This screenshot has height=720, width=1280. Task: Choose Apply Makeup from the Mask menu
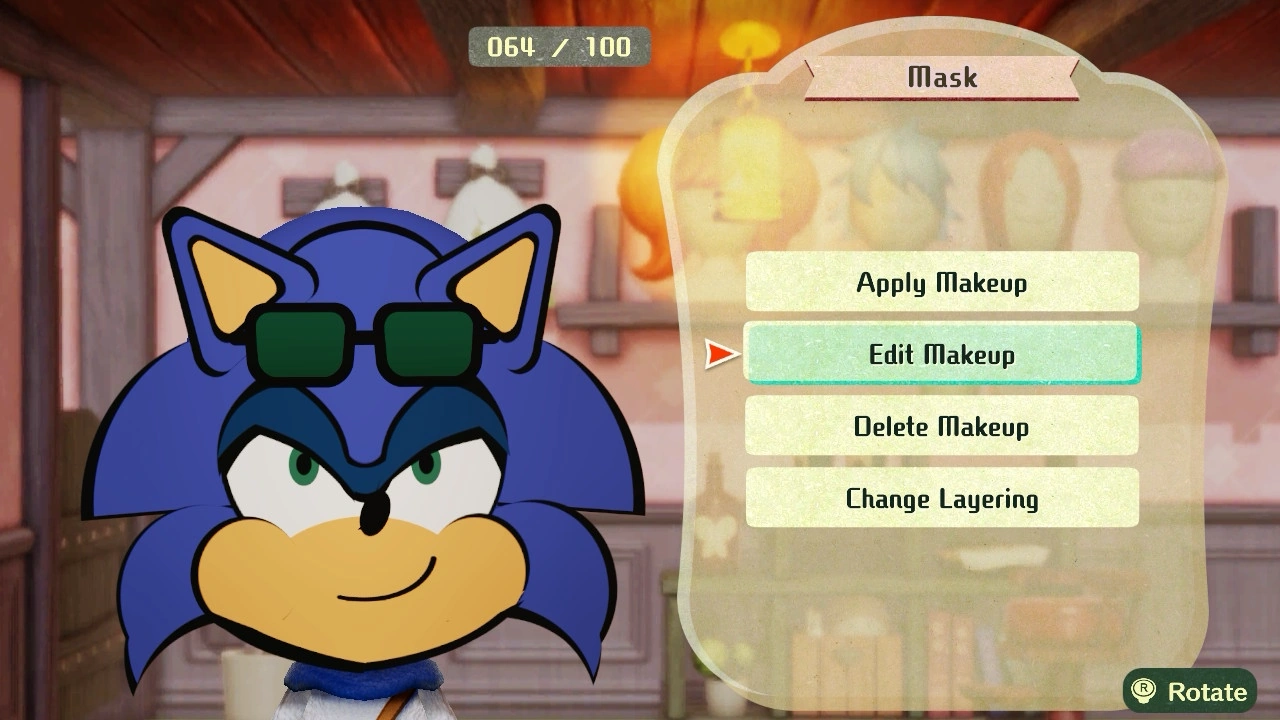pos(941,283)
